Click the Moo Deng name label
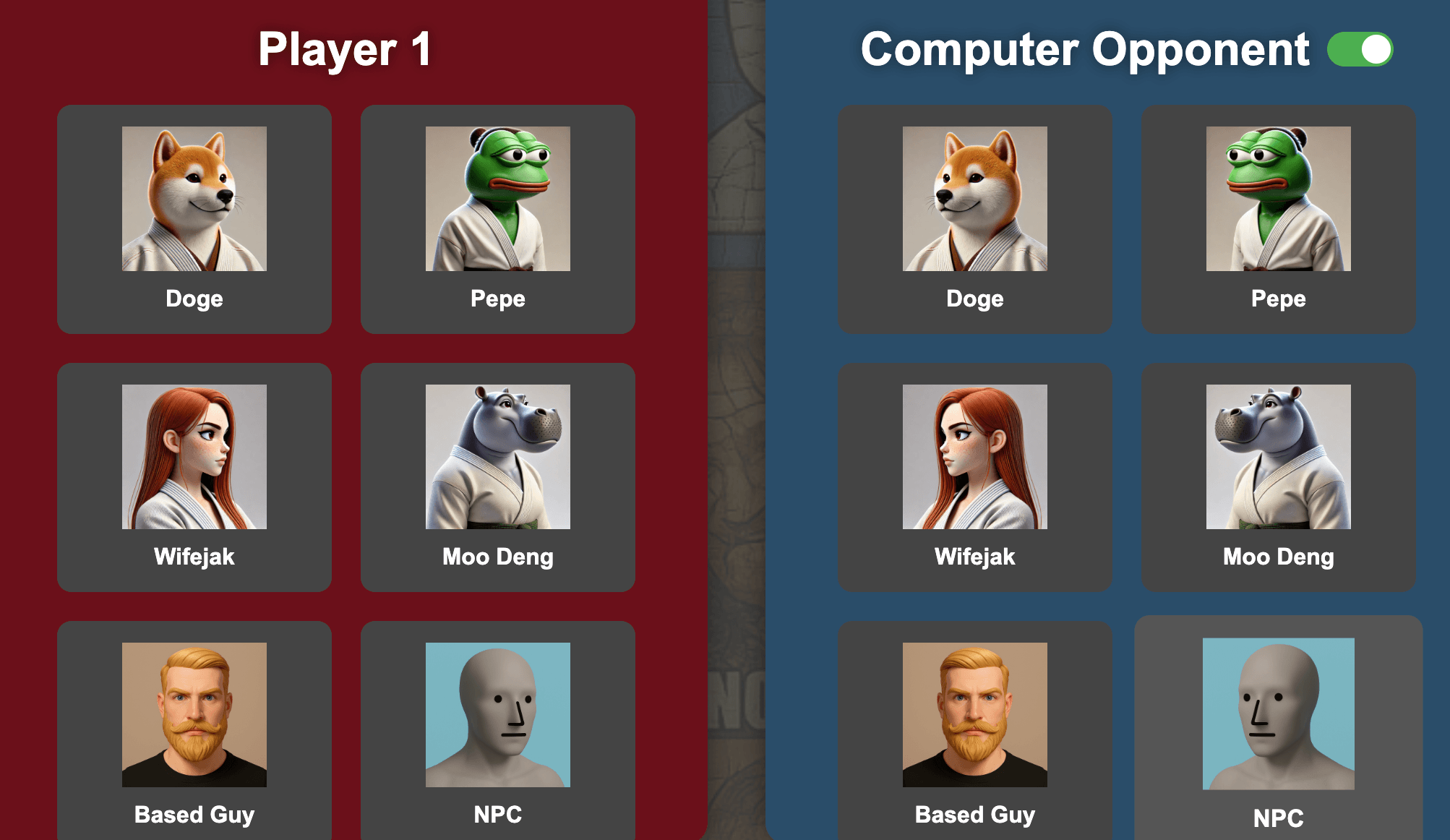Screen dimensions: 1450x840 point(497,557)
